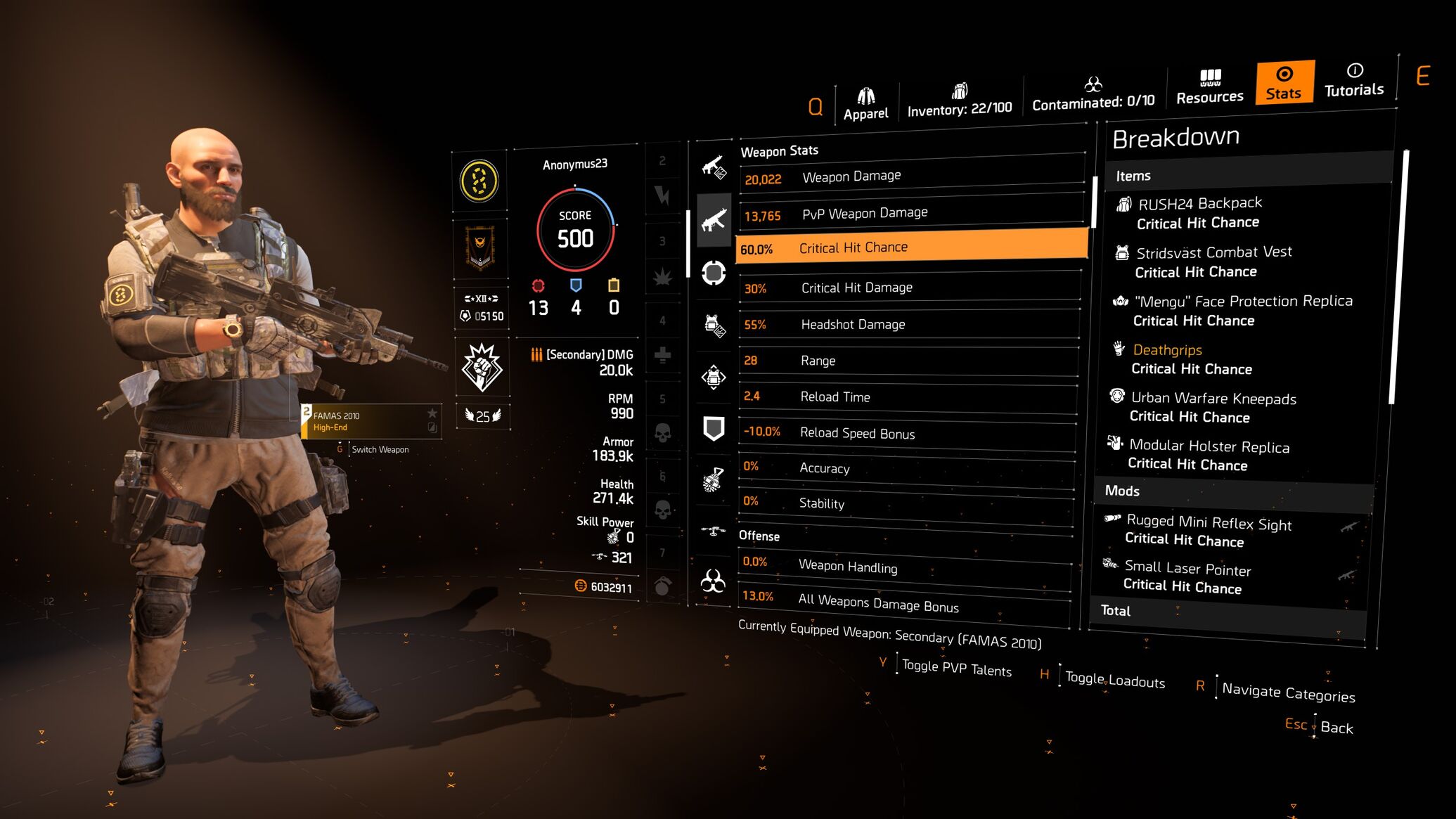Go Back from the stats screen
The image size is (1456, 819).
1336,728
